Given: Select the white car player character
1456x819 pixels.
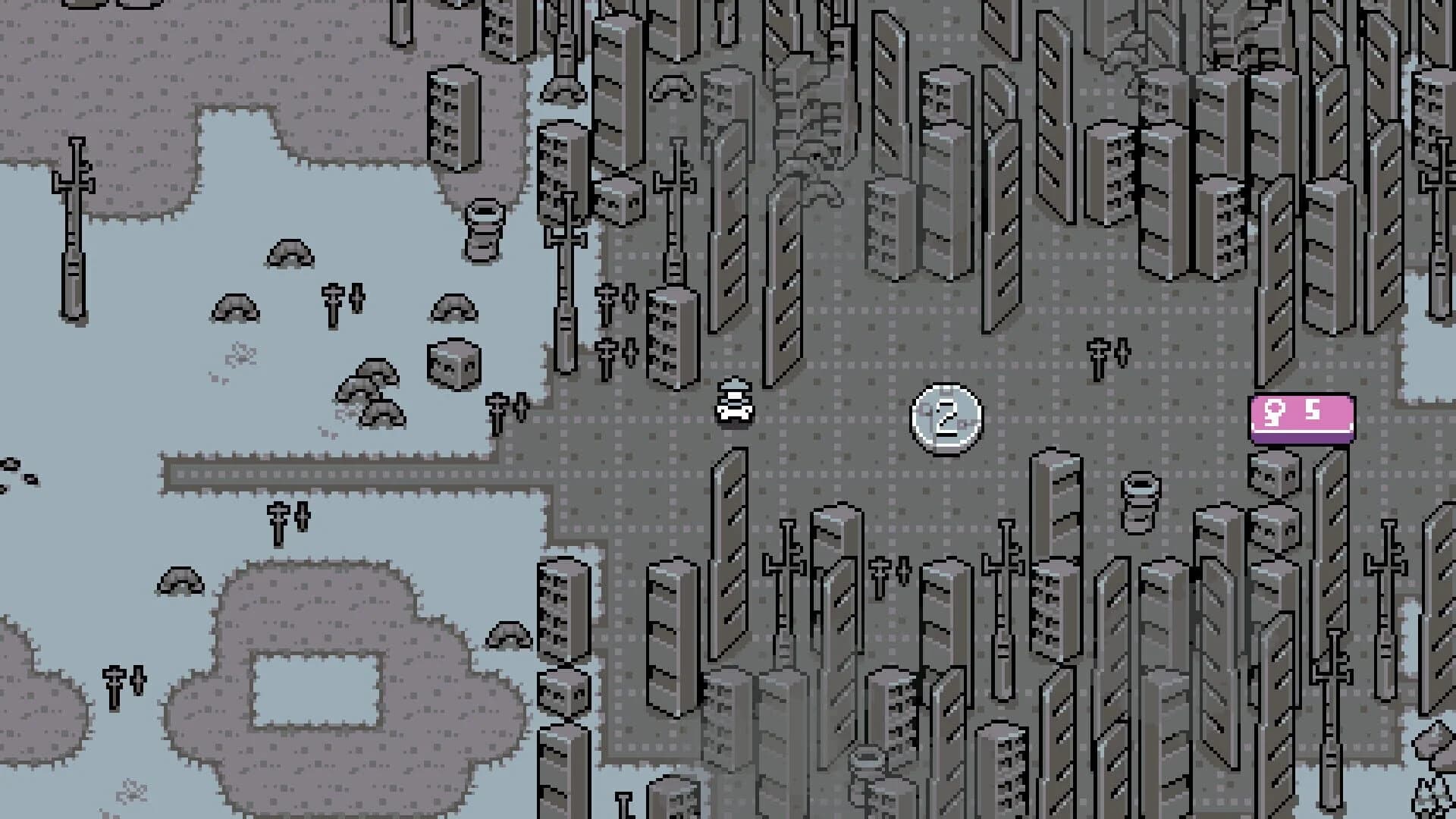Looking at the screenshot, I should tap(734, 409).
